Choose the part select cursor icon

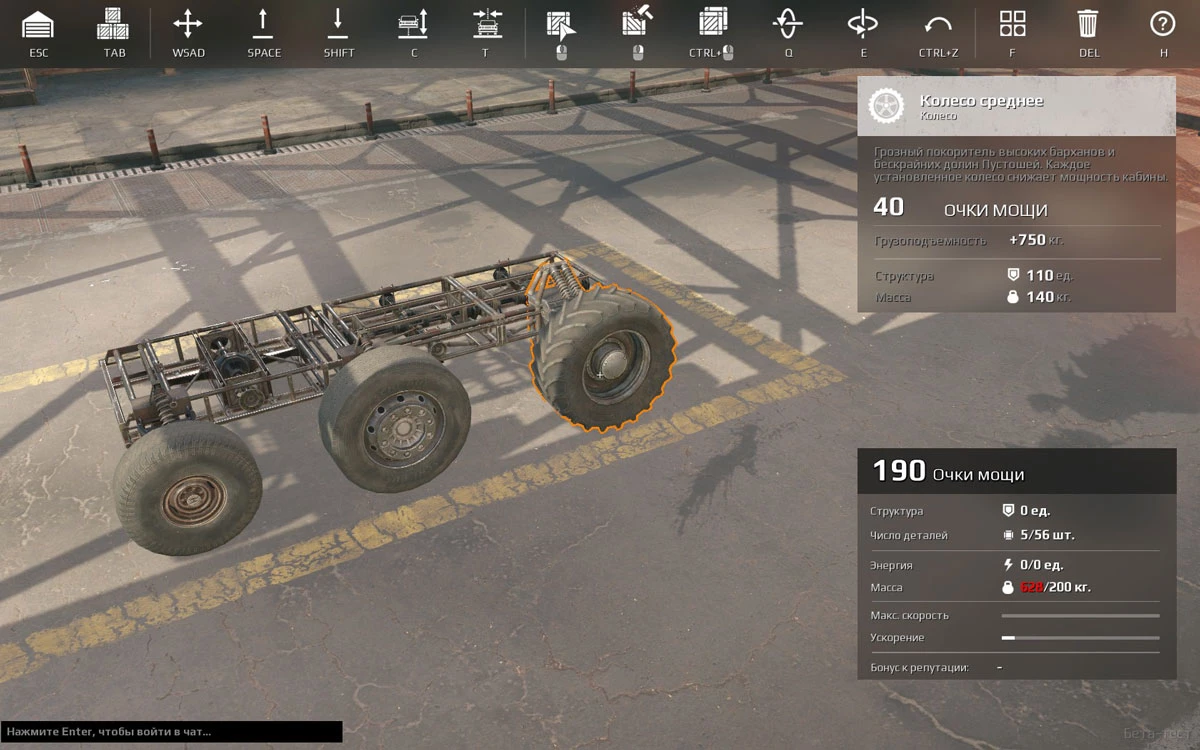(560, 24)
